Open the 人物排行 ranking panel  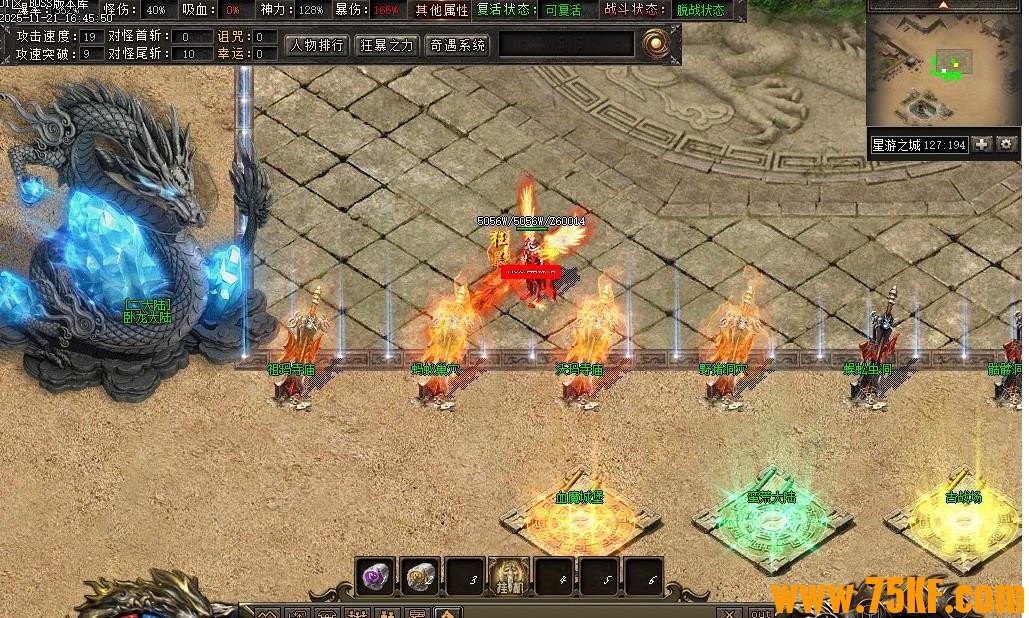coord(317,45)
